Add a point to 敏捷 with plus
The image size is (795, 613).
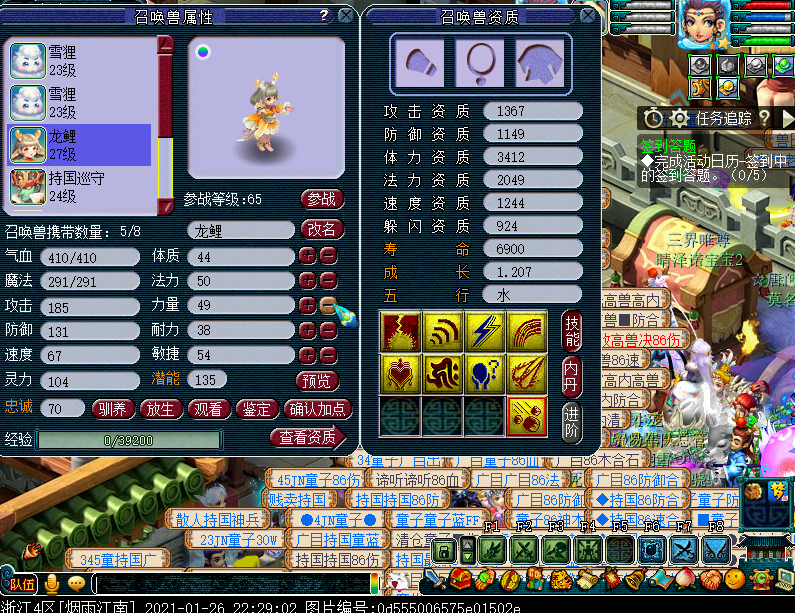(x=307, y=354)
